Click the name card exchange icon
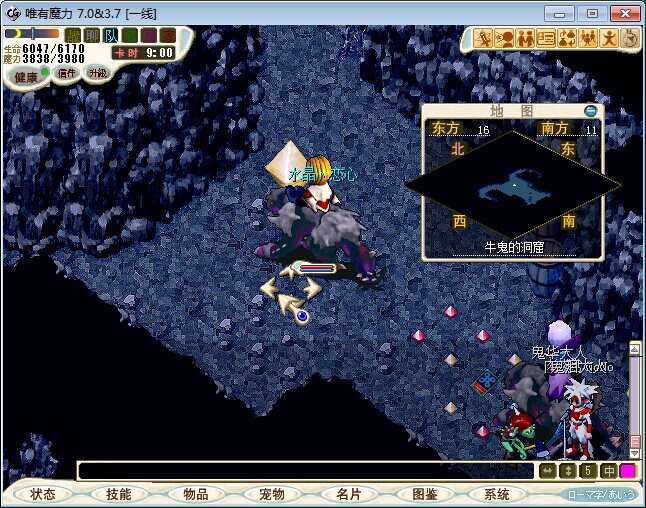 (546, 38)
